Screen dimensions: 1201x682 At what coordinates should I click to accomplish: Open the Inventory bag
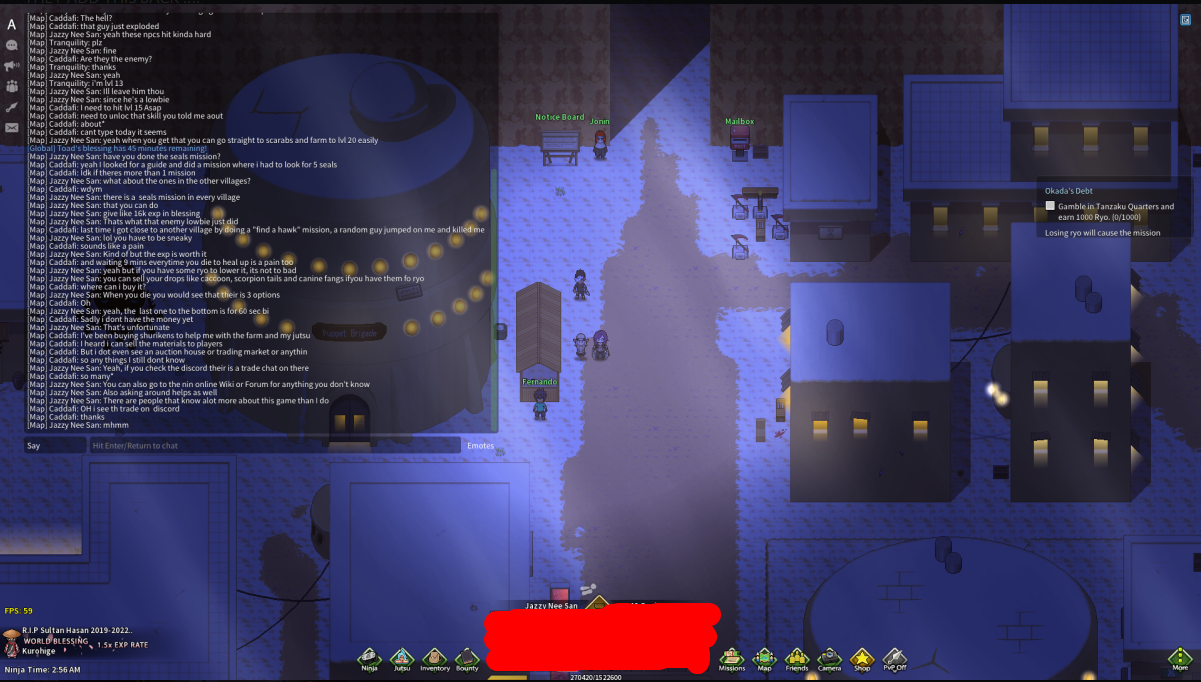(x=434, y=657)
